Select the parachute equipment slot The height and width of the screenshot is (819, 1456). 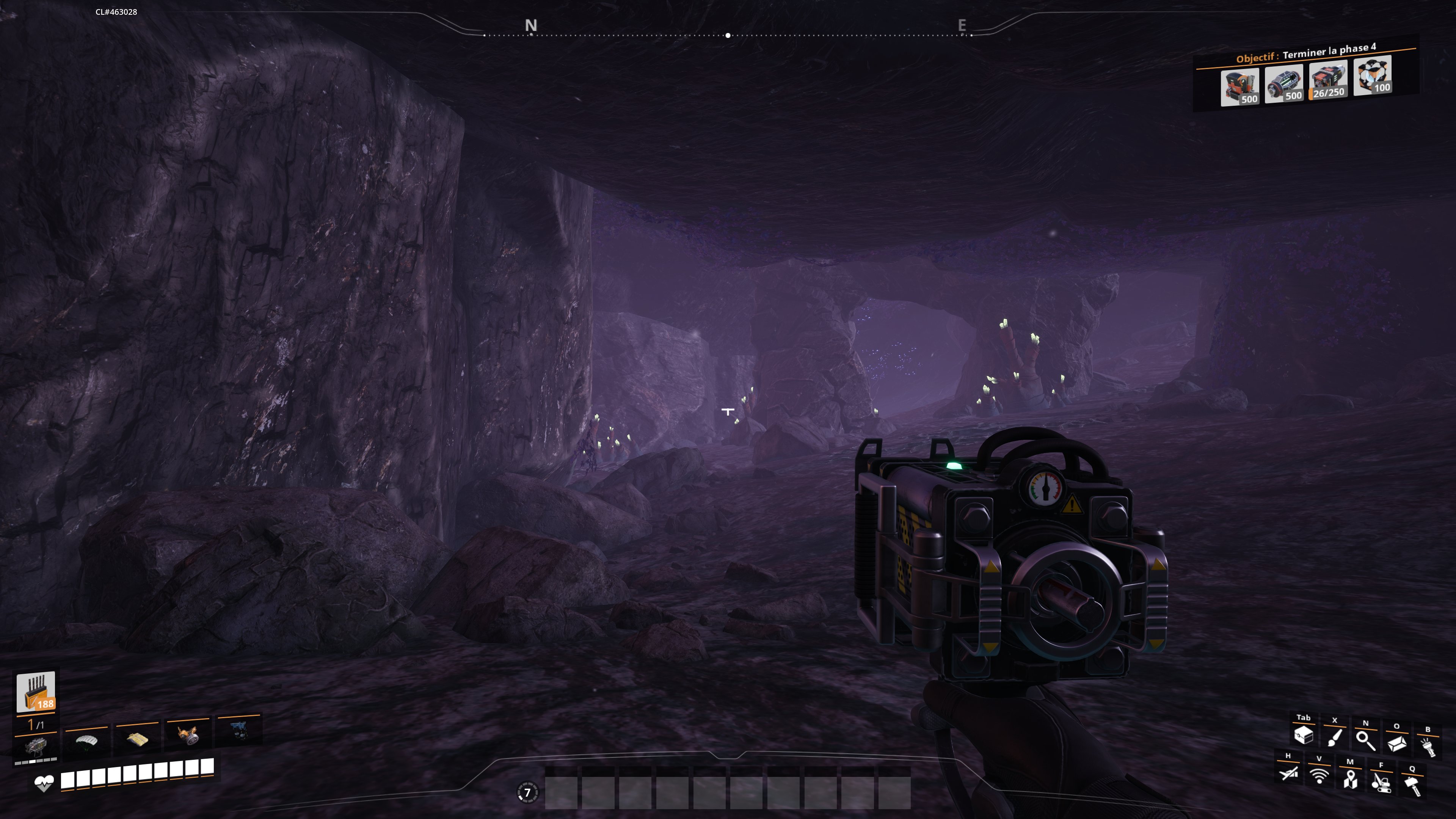(86, 741)
